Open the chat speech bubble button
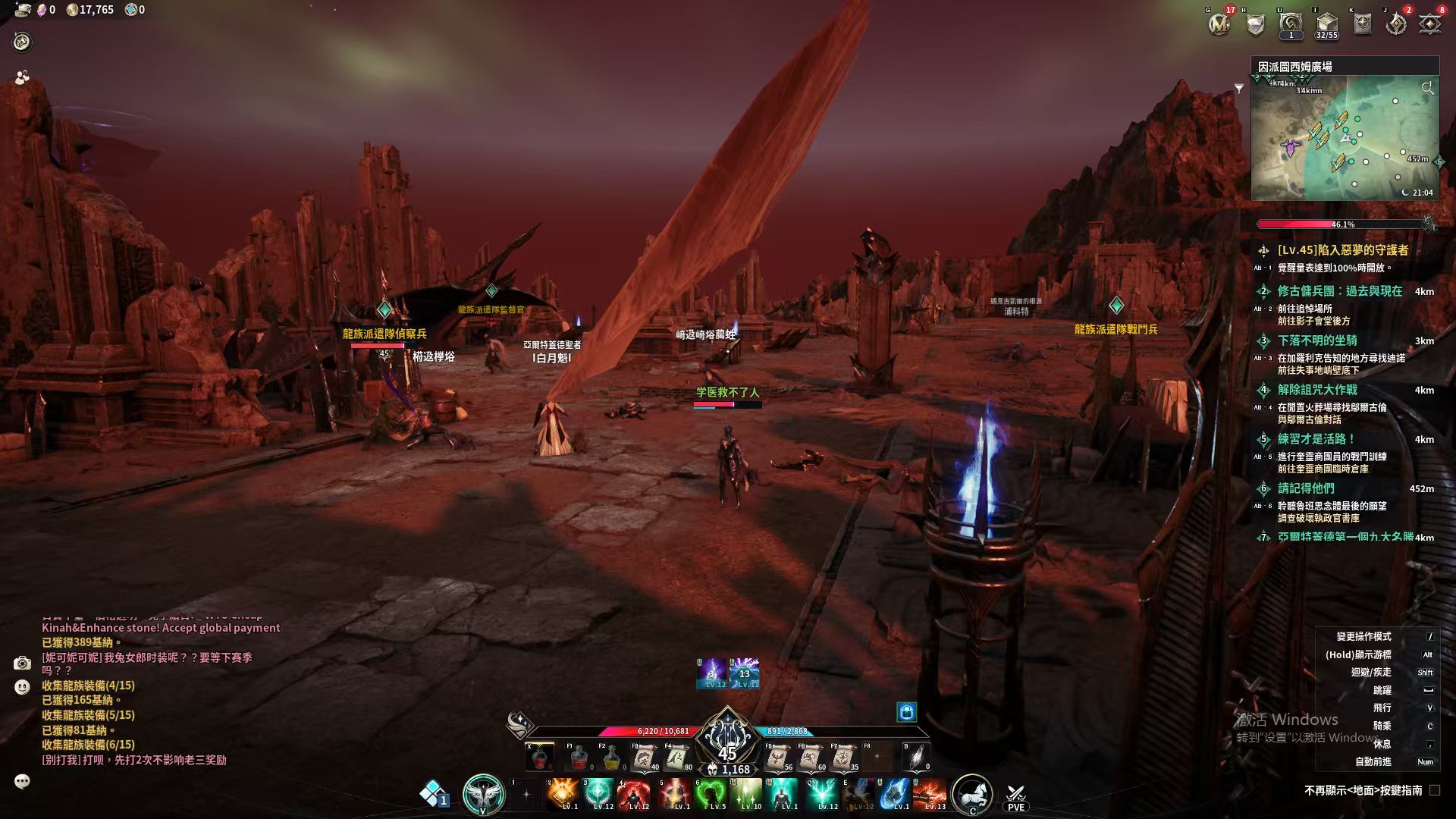 22,781
